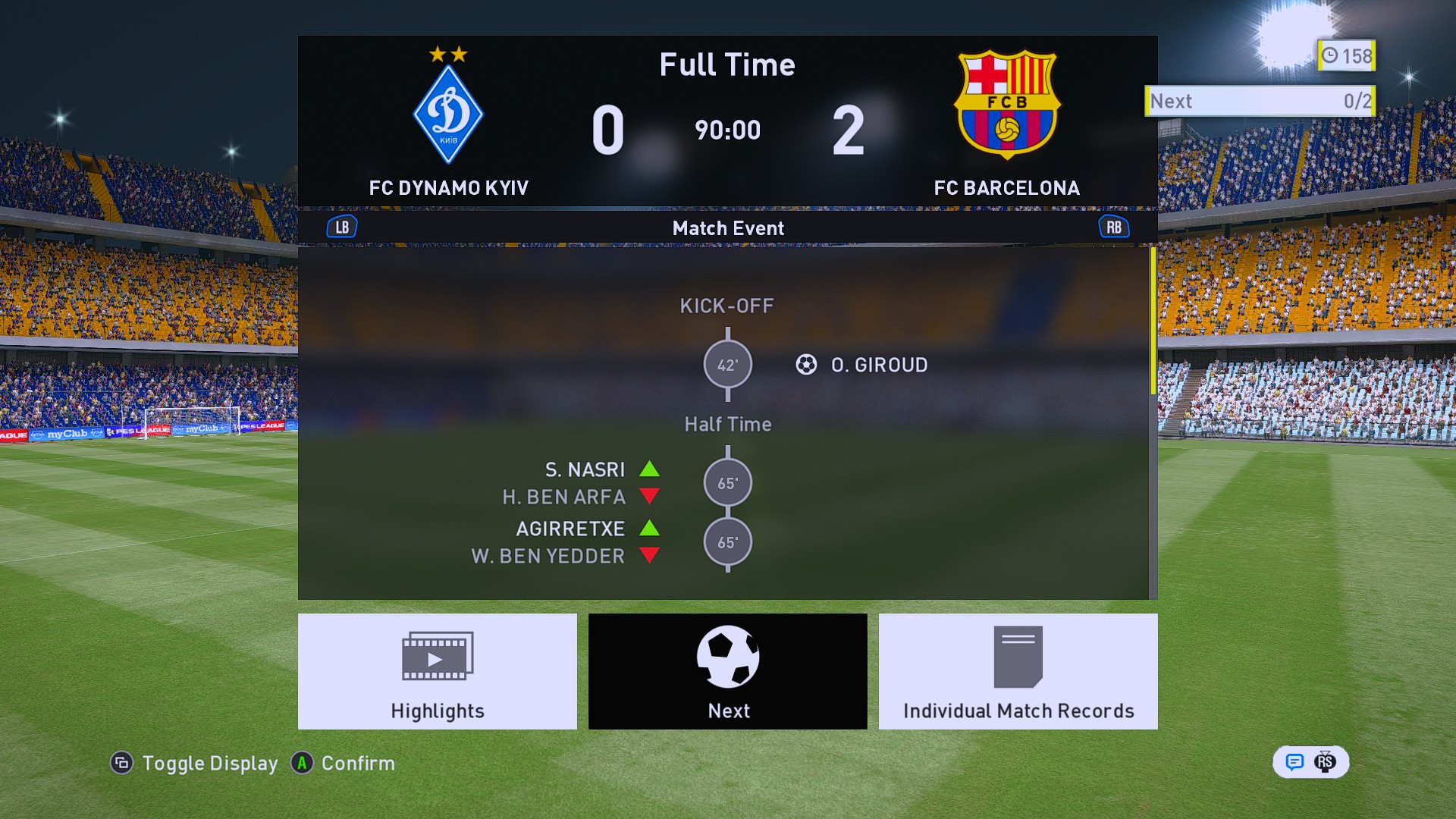The width and height of the screenshot is (1456, 819).
Task: Open Individual Match Records
Action: pyautogui.click(x=1018, y=671)
